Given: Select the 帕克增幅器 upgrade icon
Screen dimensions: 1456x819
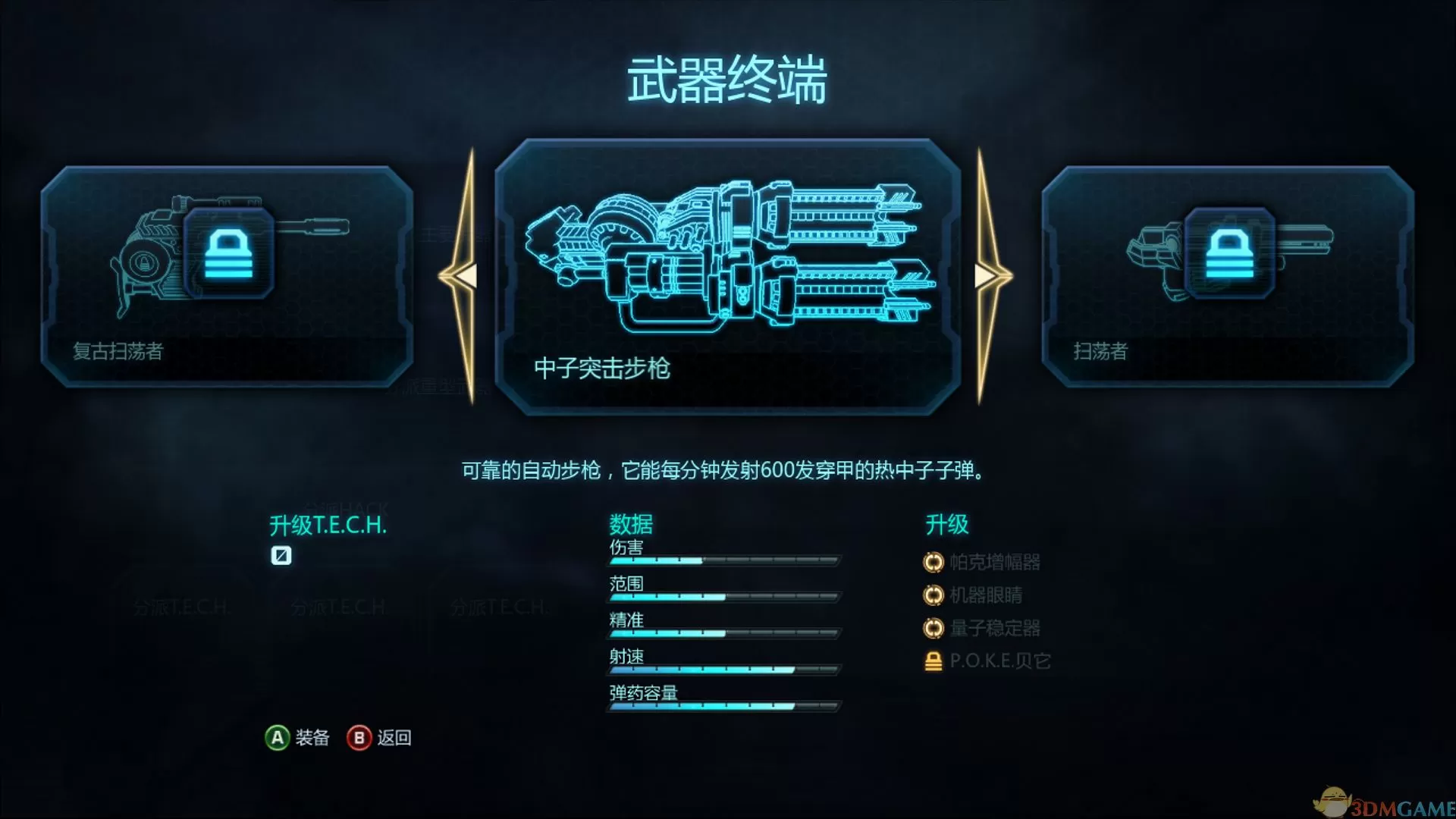Looking at the screenshot, I should pyautogui.click(x=934, y=562).
